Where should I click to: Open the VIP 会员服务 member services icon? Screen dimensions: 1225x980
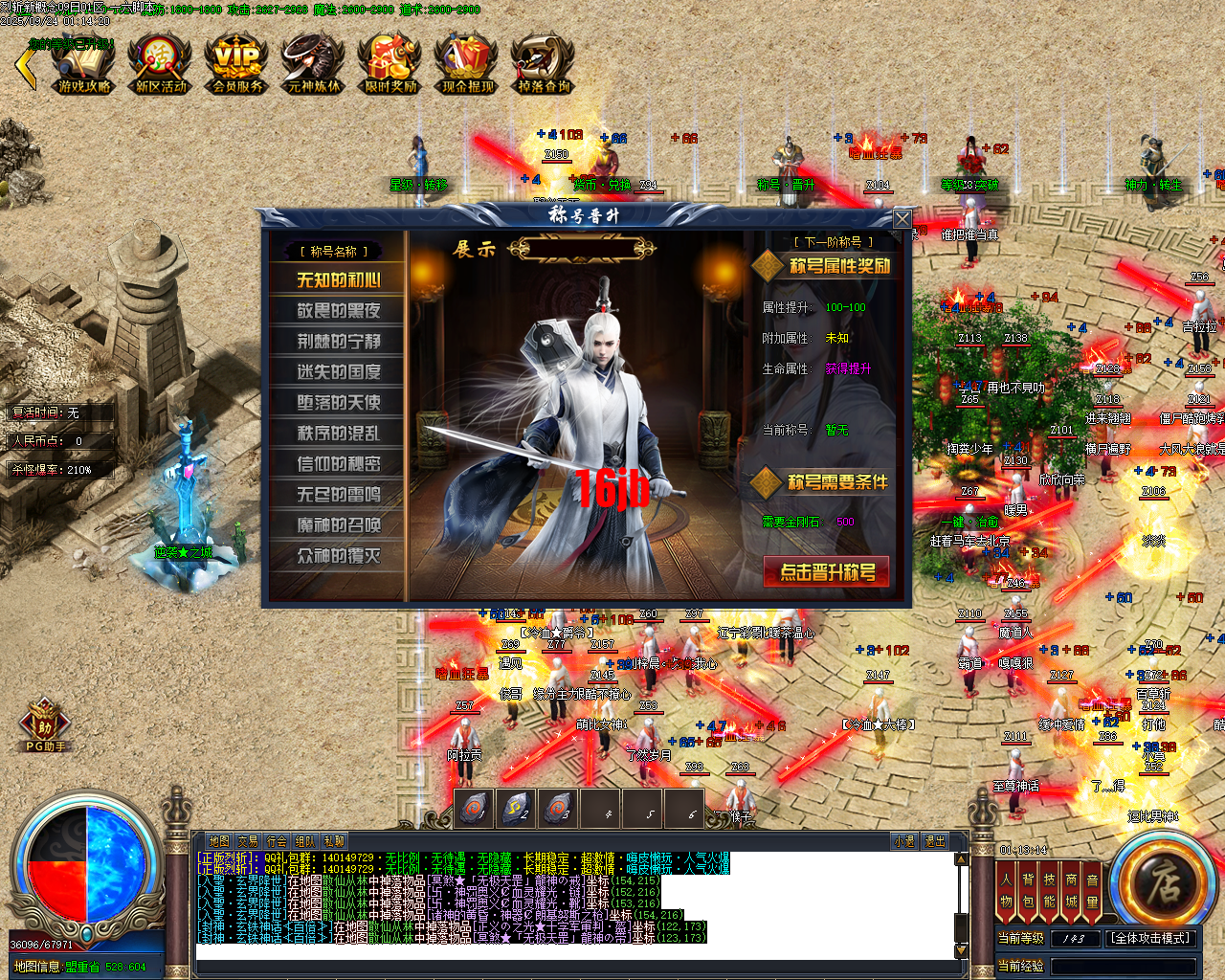click(x=235, y=65)
